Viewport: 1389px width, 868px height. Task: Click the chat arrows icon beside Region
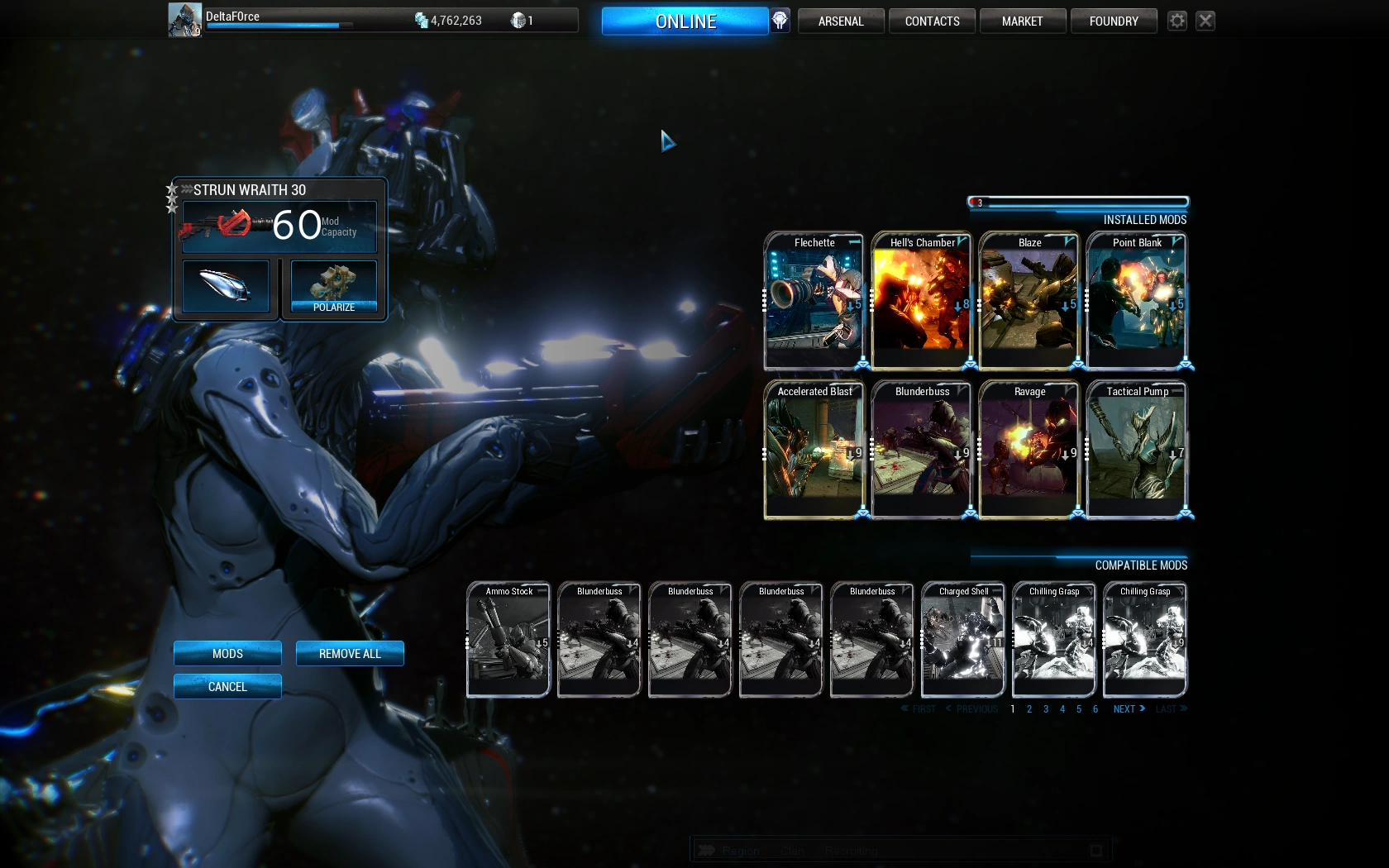tap(708, 850)
